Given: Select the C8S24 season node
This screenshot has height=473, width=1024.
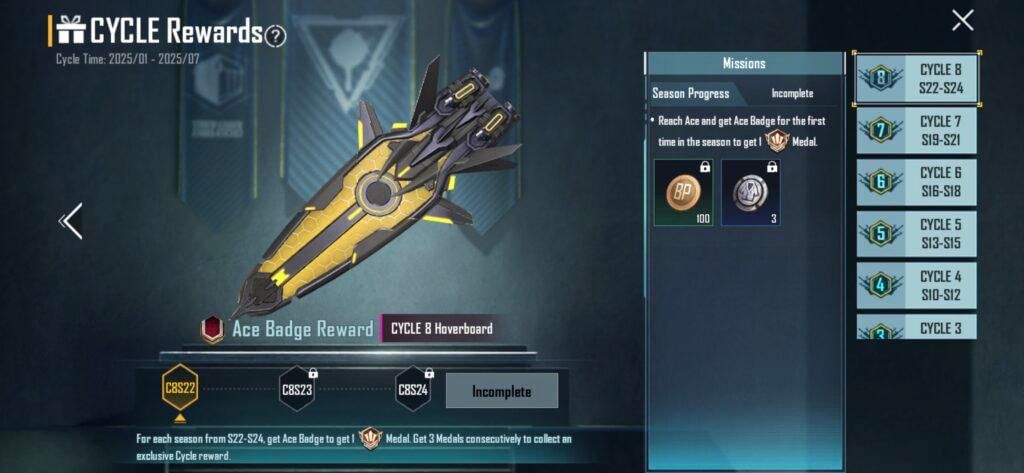Looking at the screenshot, I should [x=413, y=389].
